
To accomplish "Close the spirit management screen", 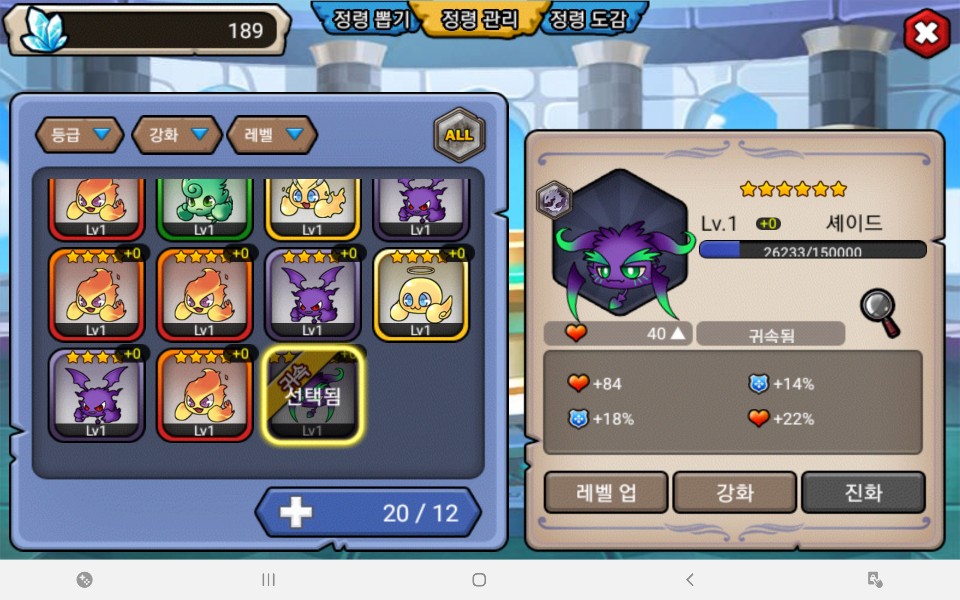I will coord(927,35).
